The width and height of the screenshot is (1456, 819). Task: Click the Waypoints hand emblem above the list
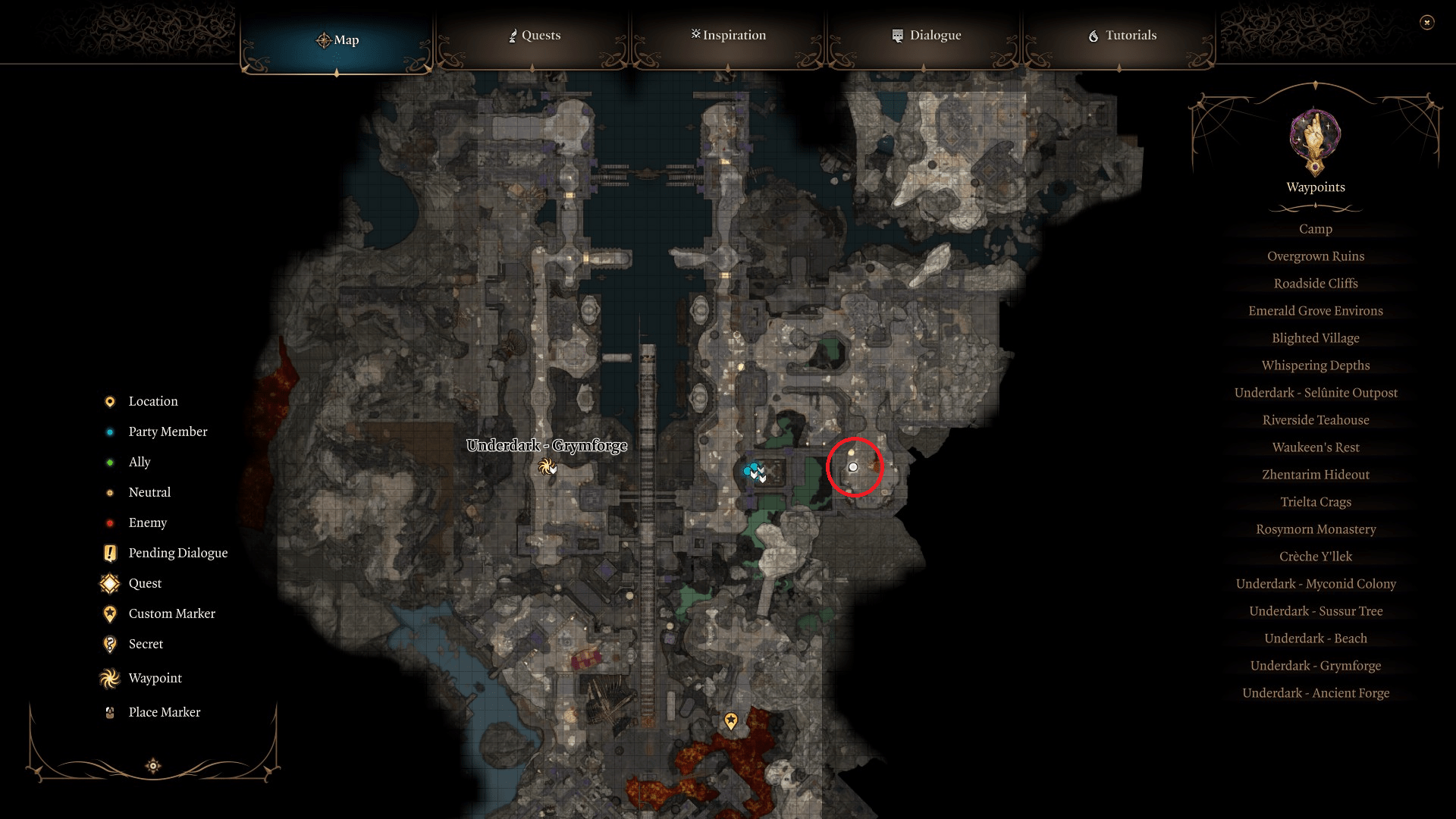[1314, 141]
